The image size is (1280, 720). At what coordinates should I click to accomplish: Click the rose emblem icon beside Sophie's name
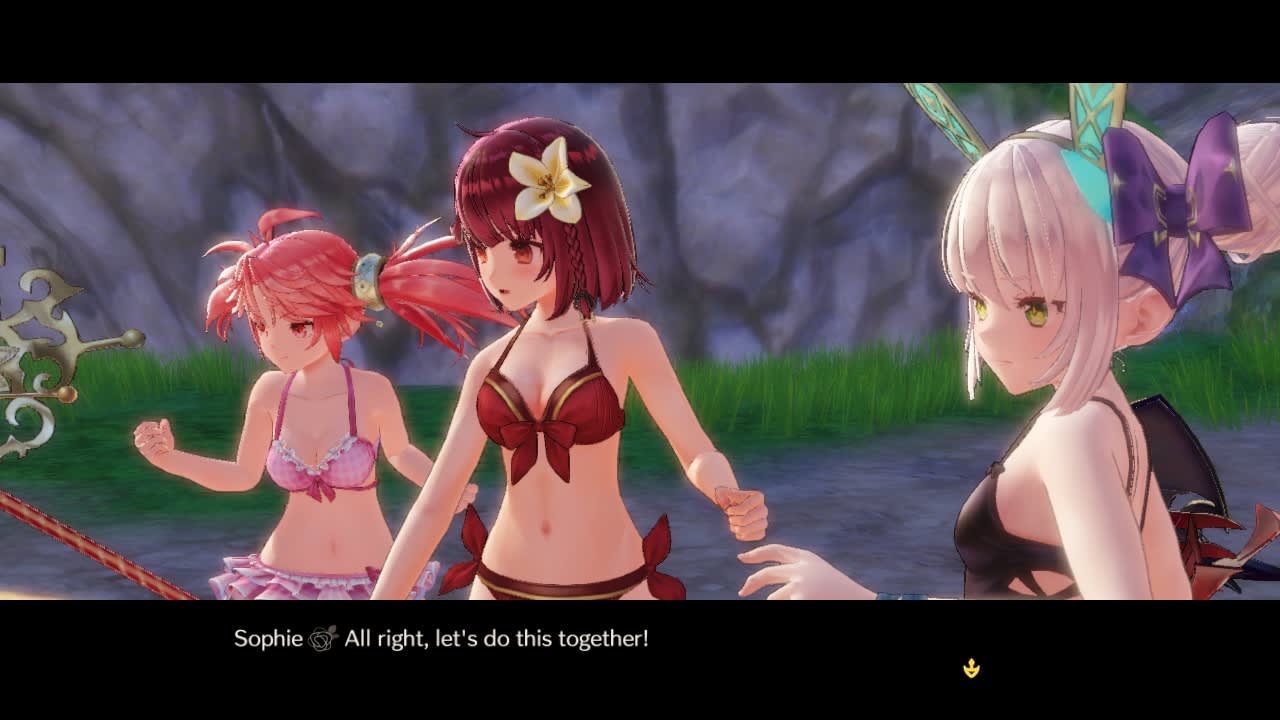[320, 637]
